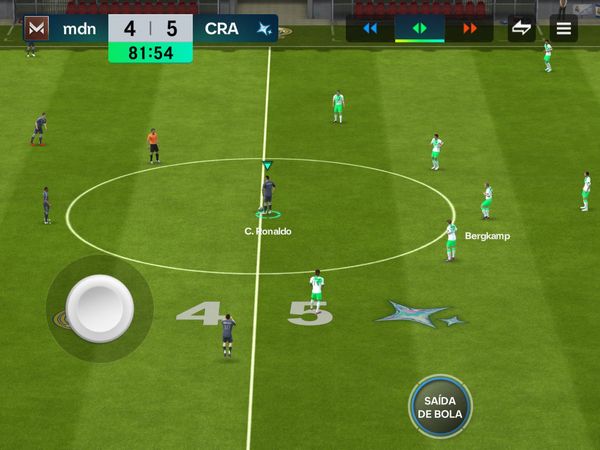Tap the Saída de Bola button
This screenshot has width=600, height=450.
(440, 406)
